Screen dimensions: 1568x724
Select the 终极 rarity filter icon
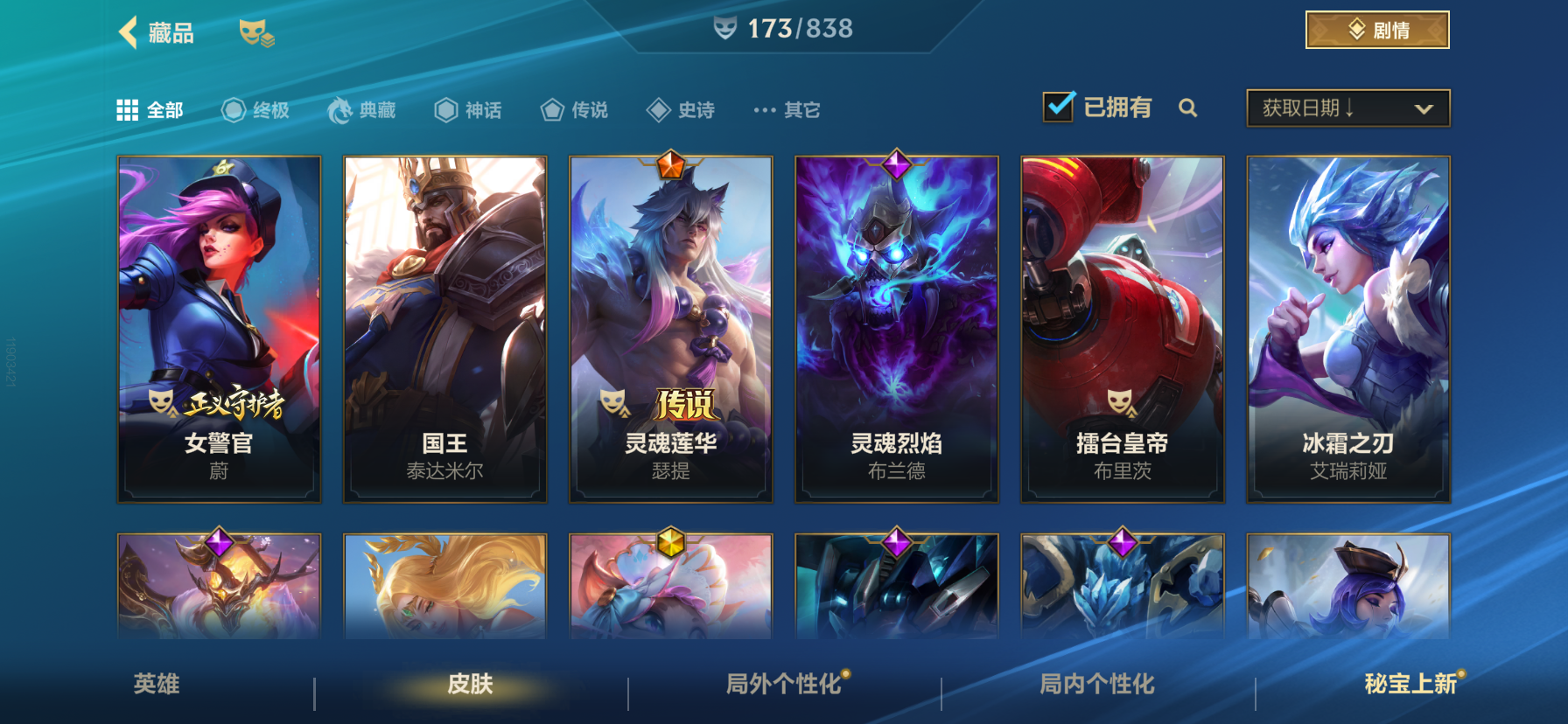(231, 108)
